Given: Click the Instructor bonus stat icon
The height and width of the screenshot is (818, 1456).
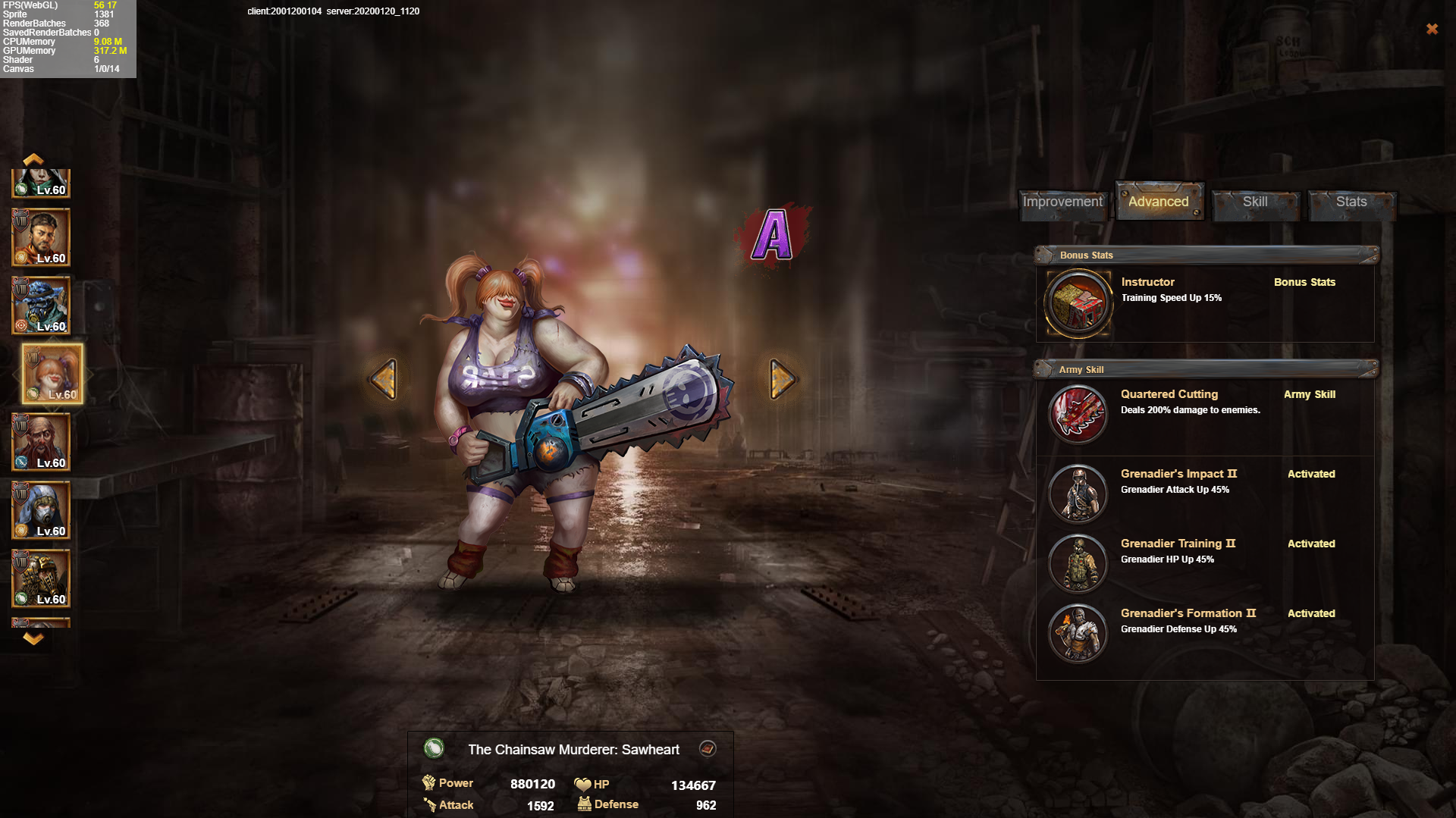Looking at the screenshot, I should click(x=1078, y=303).
